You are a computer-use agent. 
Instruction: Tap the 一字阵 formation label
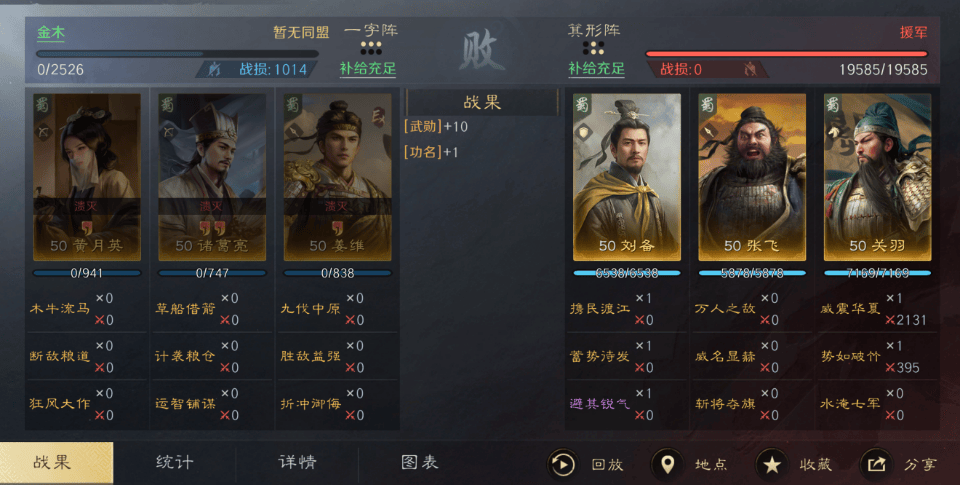pyautogui.click(x=371, y=32)
